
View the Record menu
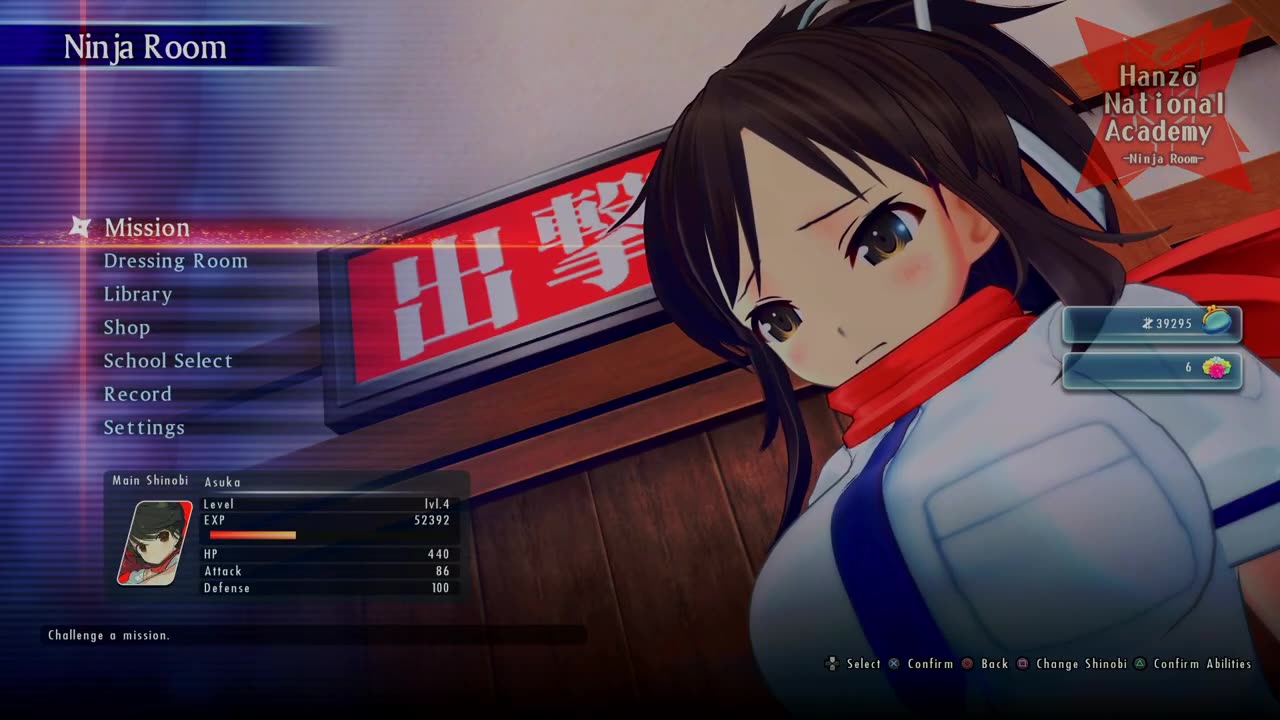(x=138, y=394)
